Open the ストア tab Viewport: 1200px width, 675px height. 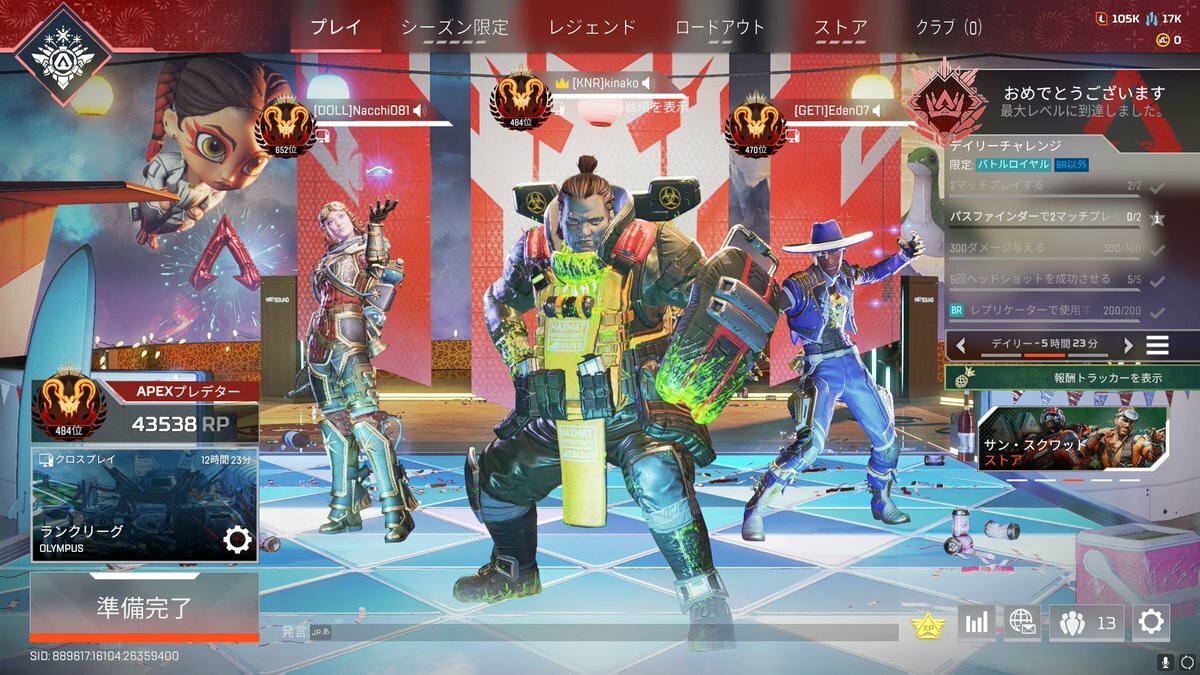click(x=840, y=28)
